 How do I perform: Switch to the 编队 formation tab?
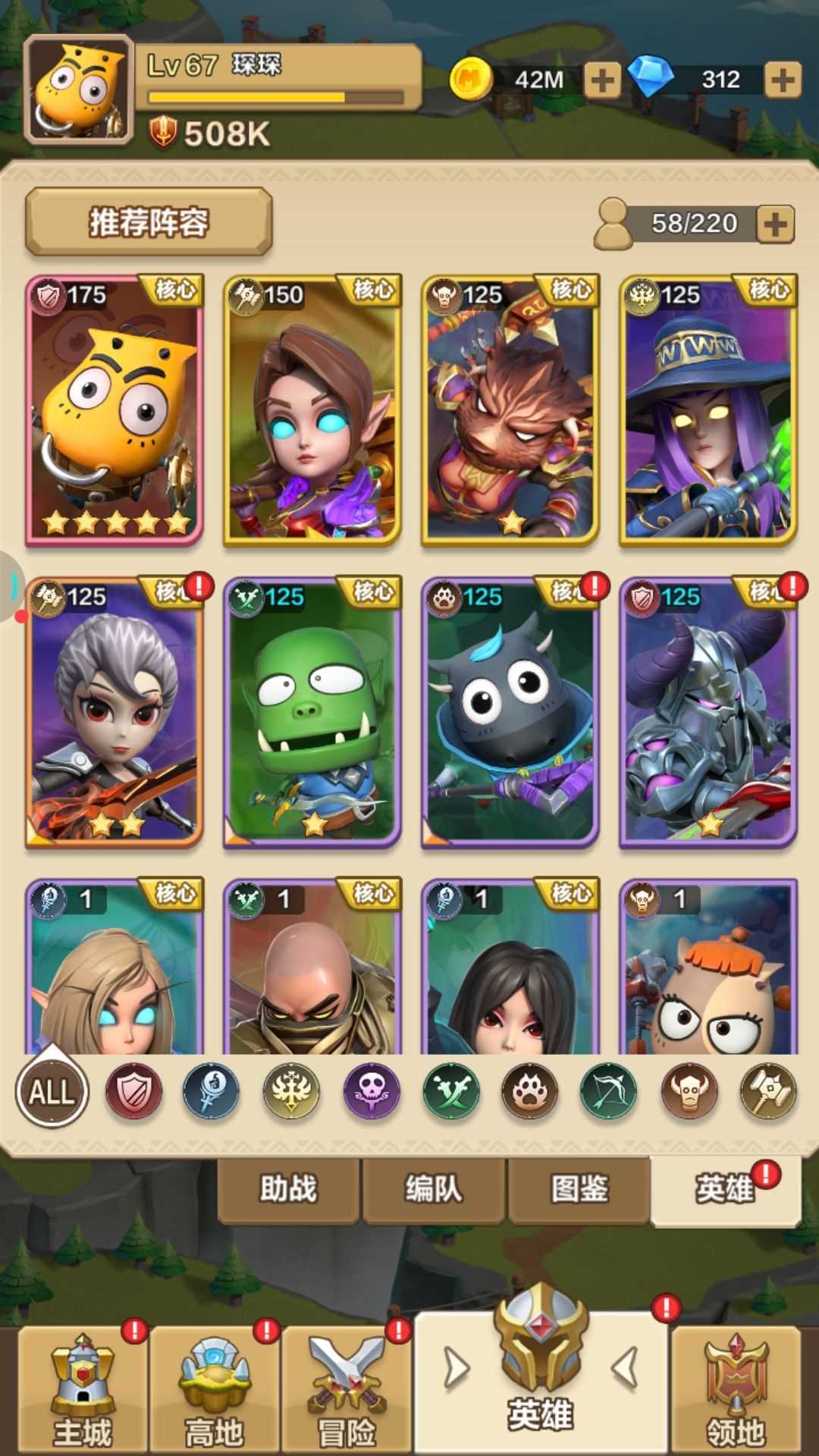tap(434, 1188)
